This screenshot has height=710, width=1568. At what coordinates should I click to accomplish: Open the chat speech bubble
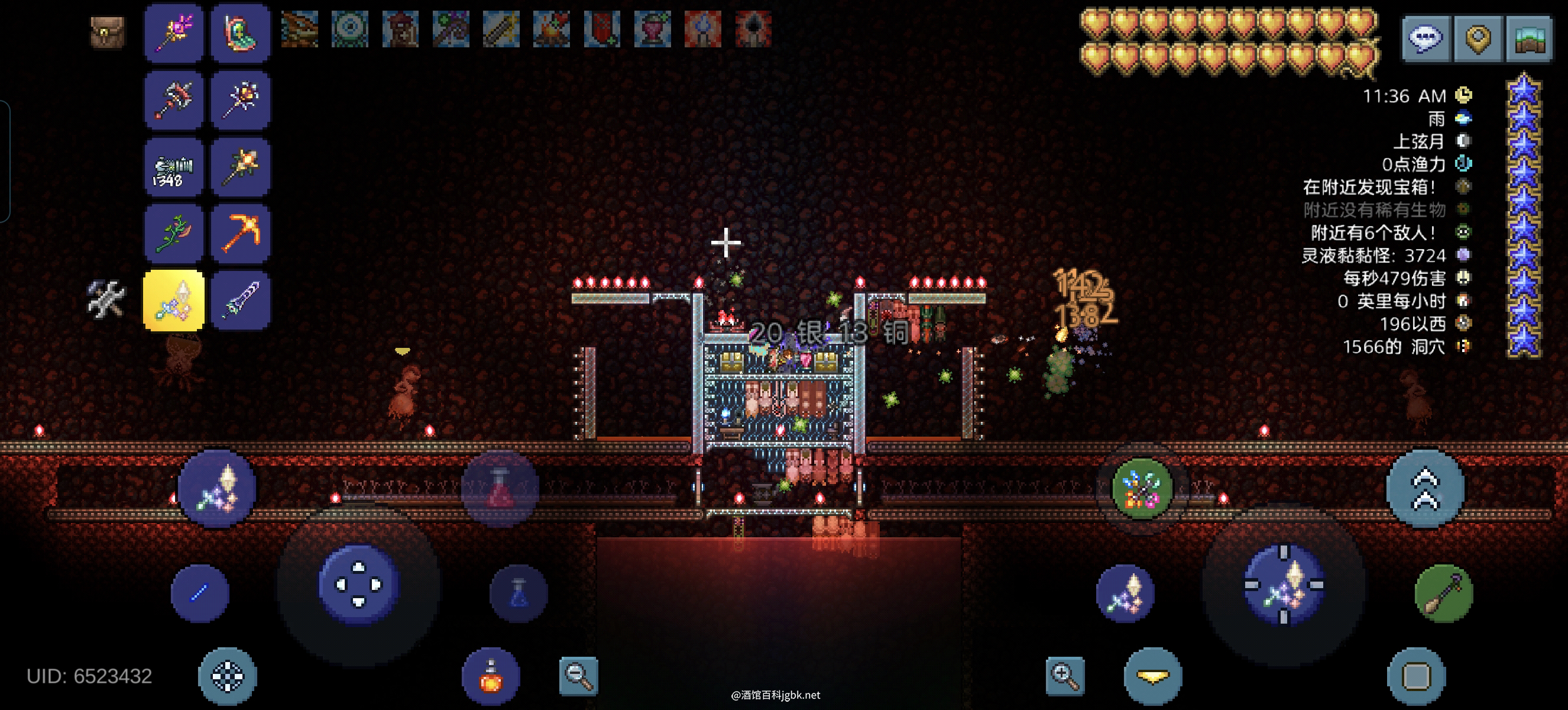tap(1426, 38)
